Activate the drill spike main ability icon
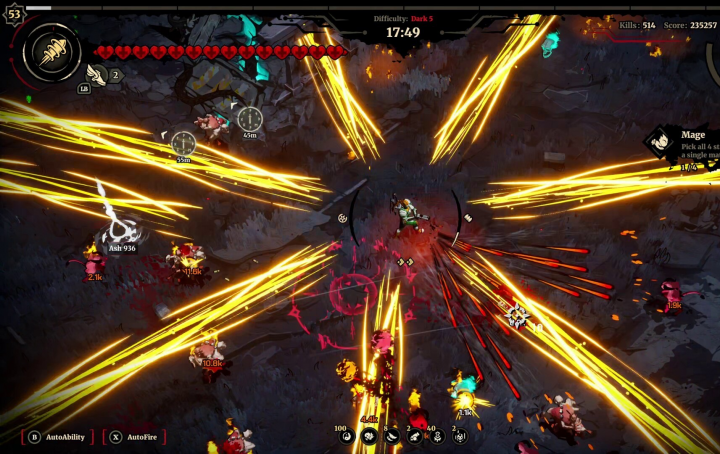This screenshot has height=454, width=720. pyautogui.click(x=52, y=52)
